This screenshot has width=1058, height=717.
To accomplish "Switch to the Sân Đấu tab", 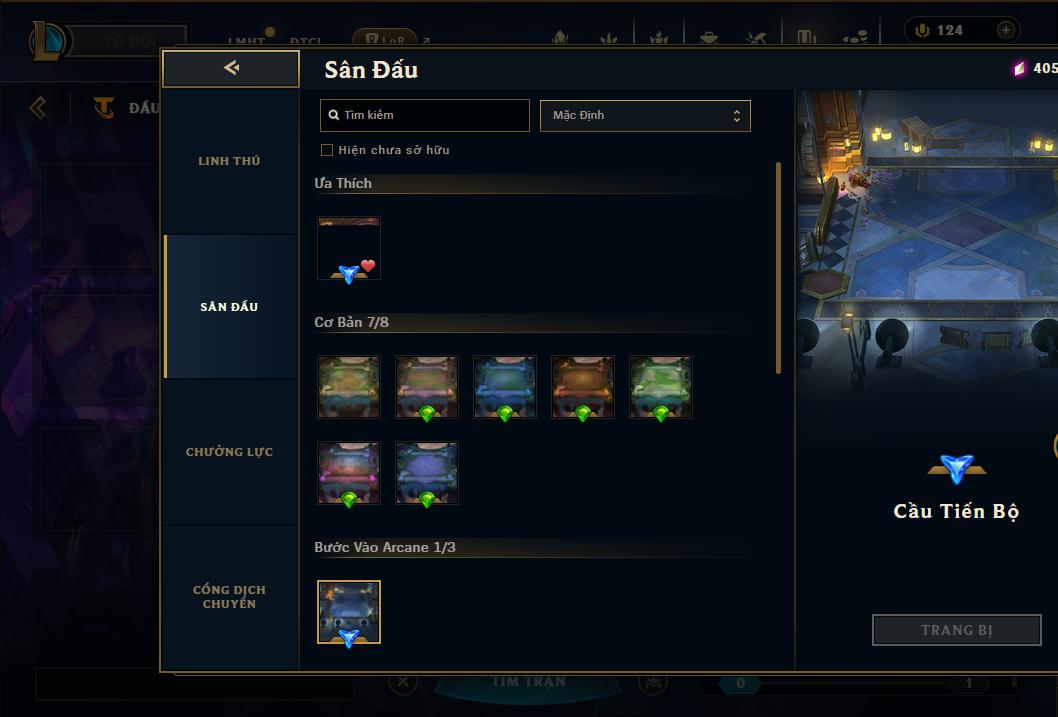I will click(229, 306).
